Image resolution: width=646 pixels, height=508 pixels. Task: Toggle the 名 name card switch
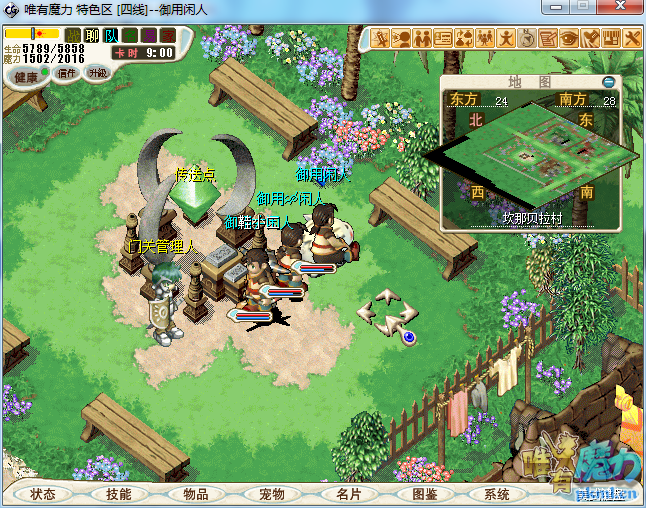[130, 36]
